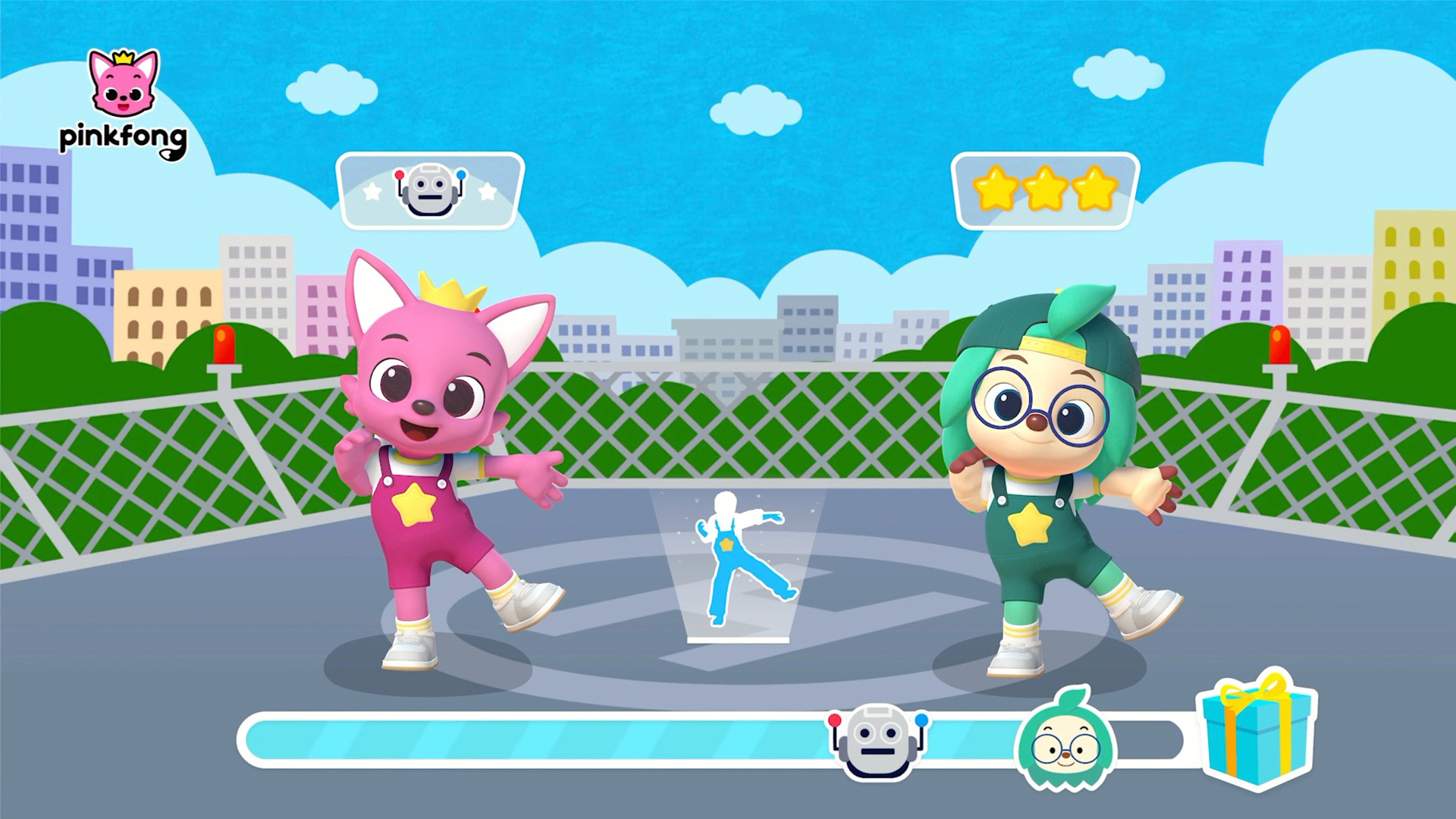The height and width of the screenshot is (819, 1456).
Task: Expand the robot score panel
Action: point(432,190)
